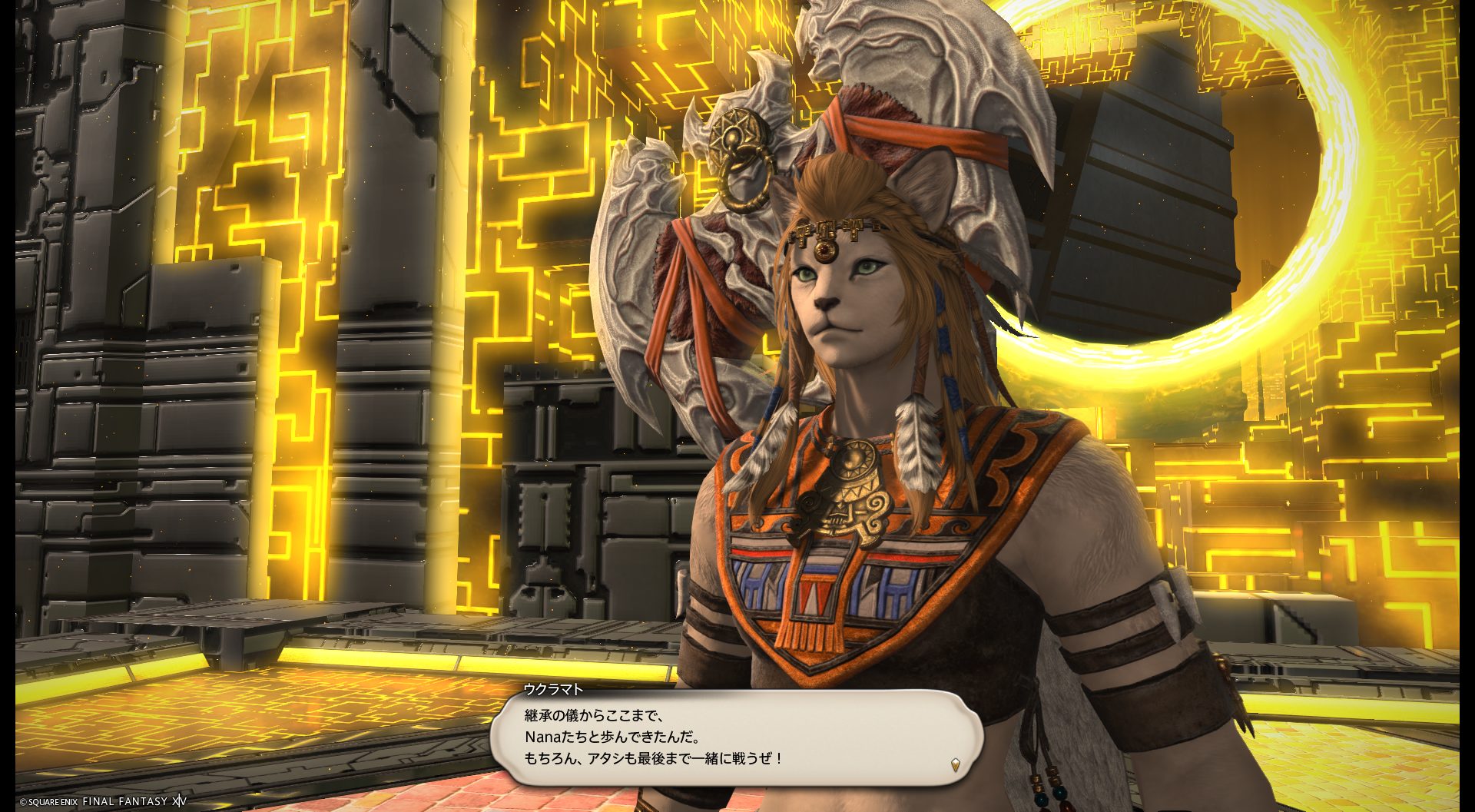Click the dialogue continue arrow indicator
The image size is (1475, 812).
pyautogui.click(x=955, y=764)
